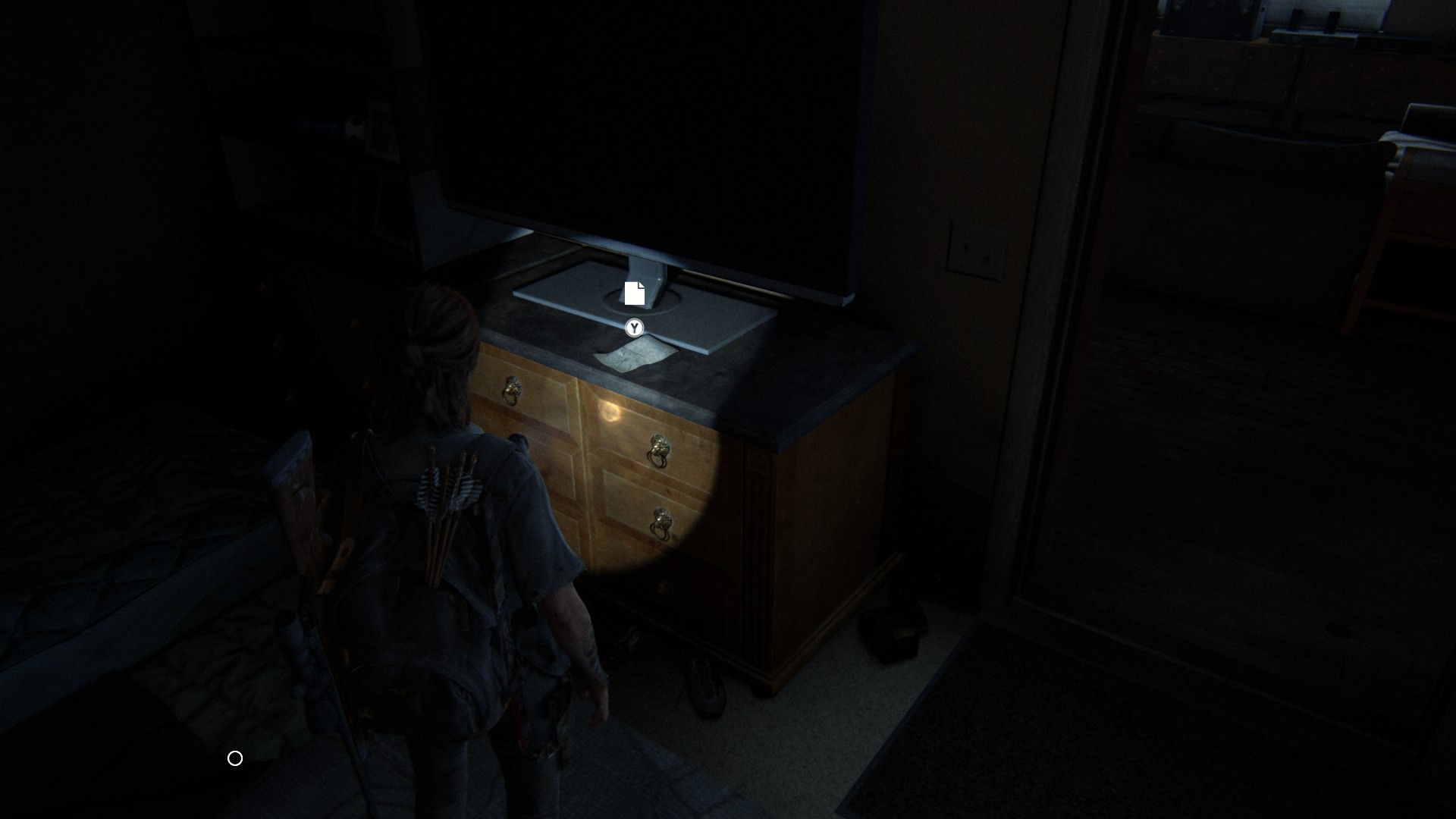Select the white document pickup icon
This screenshot has height=819, width=1456.
634,293
